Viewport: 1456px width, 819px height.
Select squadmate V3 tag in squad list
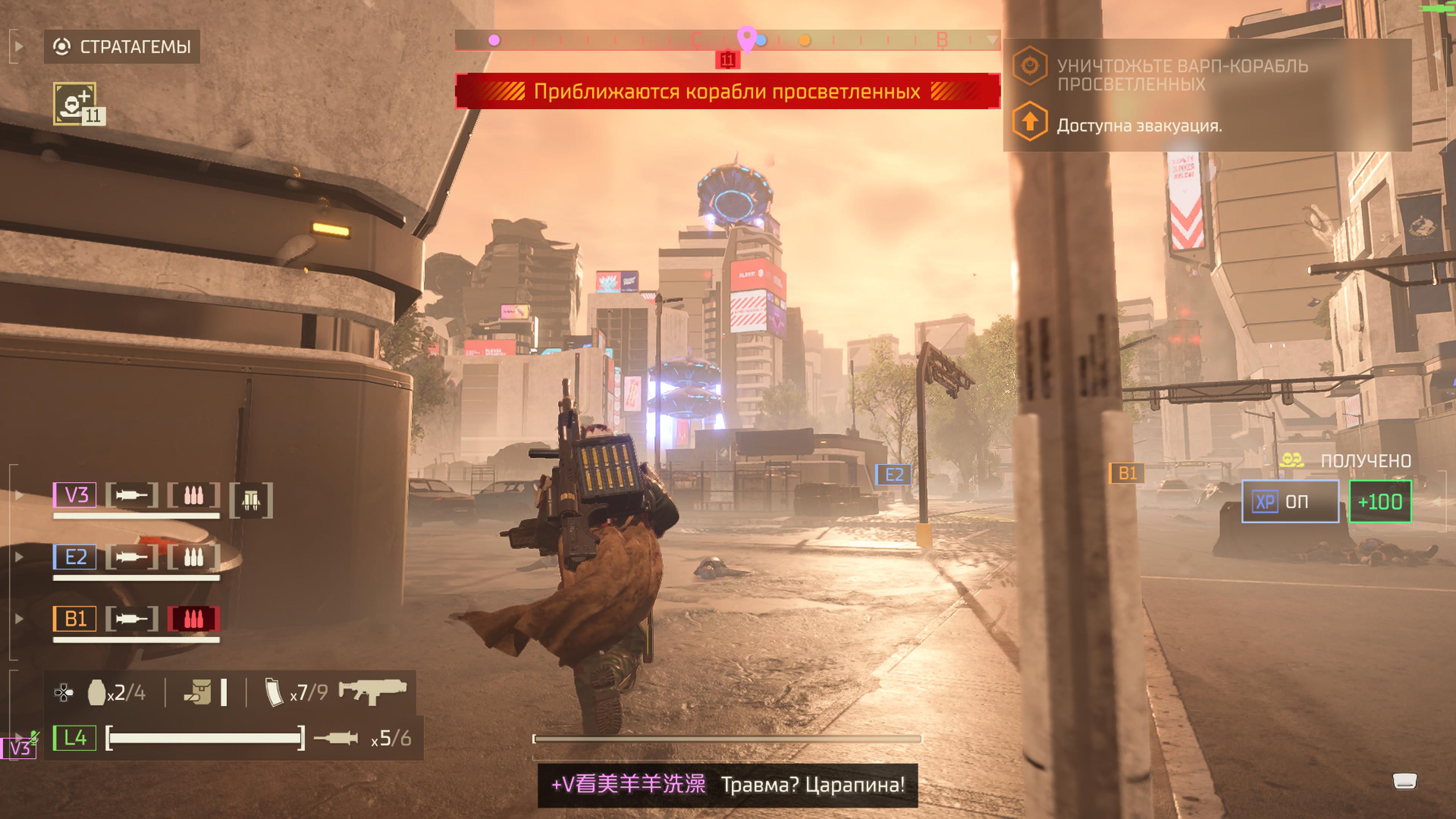[x=75, y=495]
